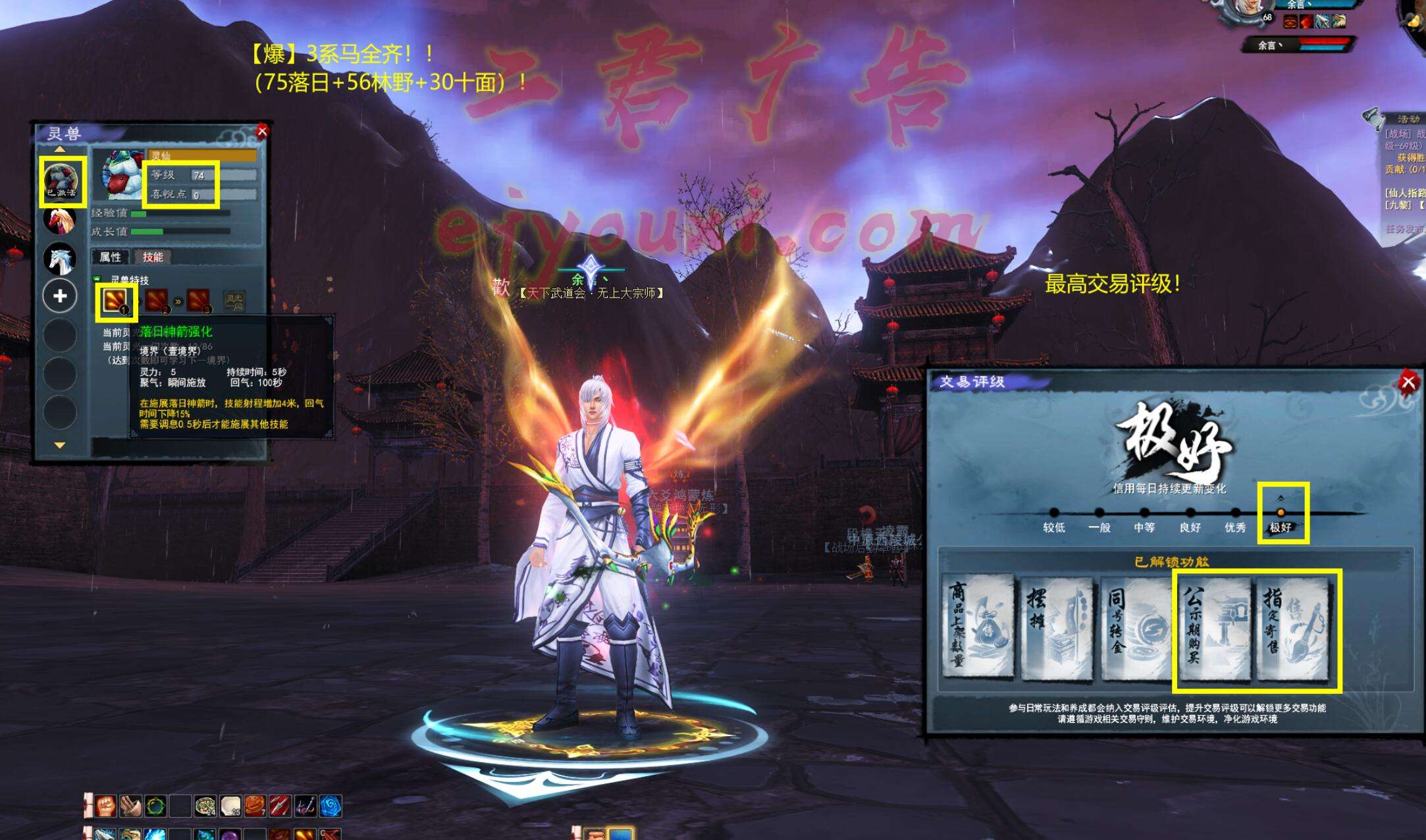Select the first-stage 落日神箭强化 skill icon
1426x840 pixels.
(115, 302)
